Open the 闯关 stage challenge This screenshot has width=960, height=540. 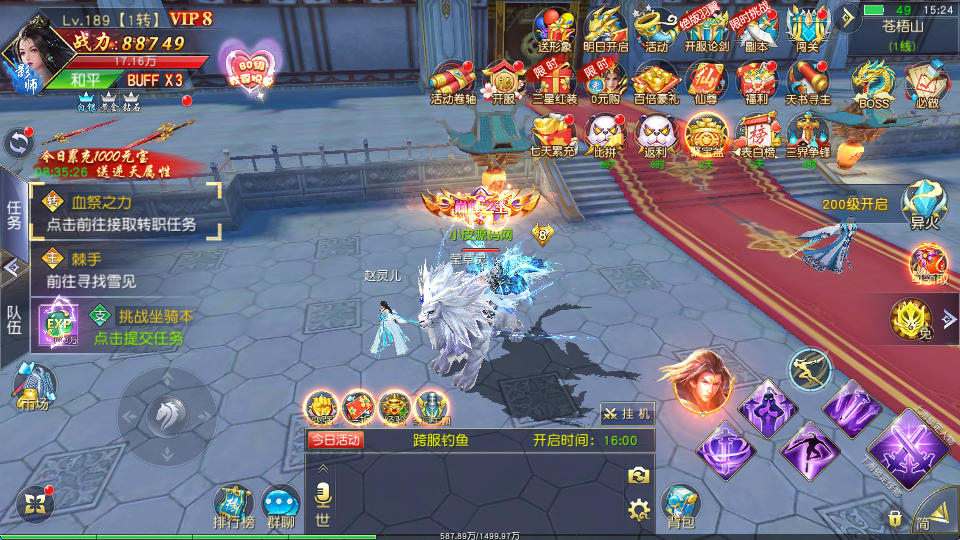pos(808,28)
